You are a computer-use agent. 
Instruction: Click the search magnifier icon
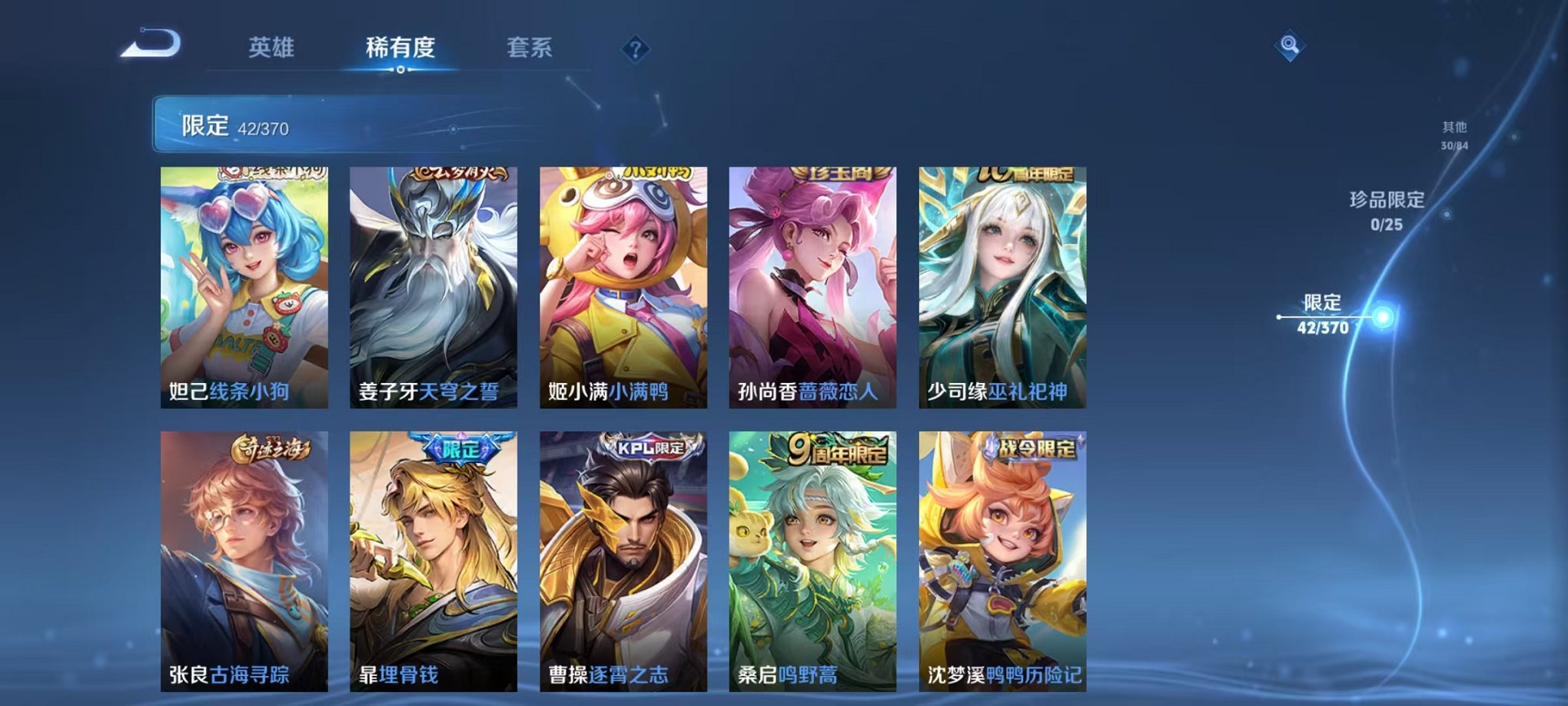click(1291, 45)
